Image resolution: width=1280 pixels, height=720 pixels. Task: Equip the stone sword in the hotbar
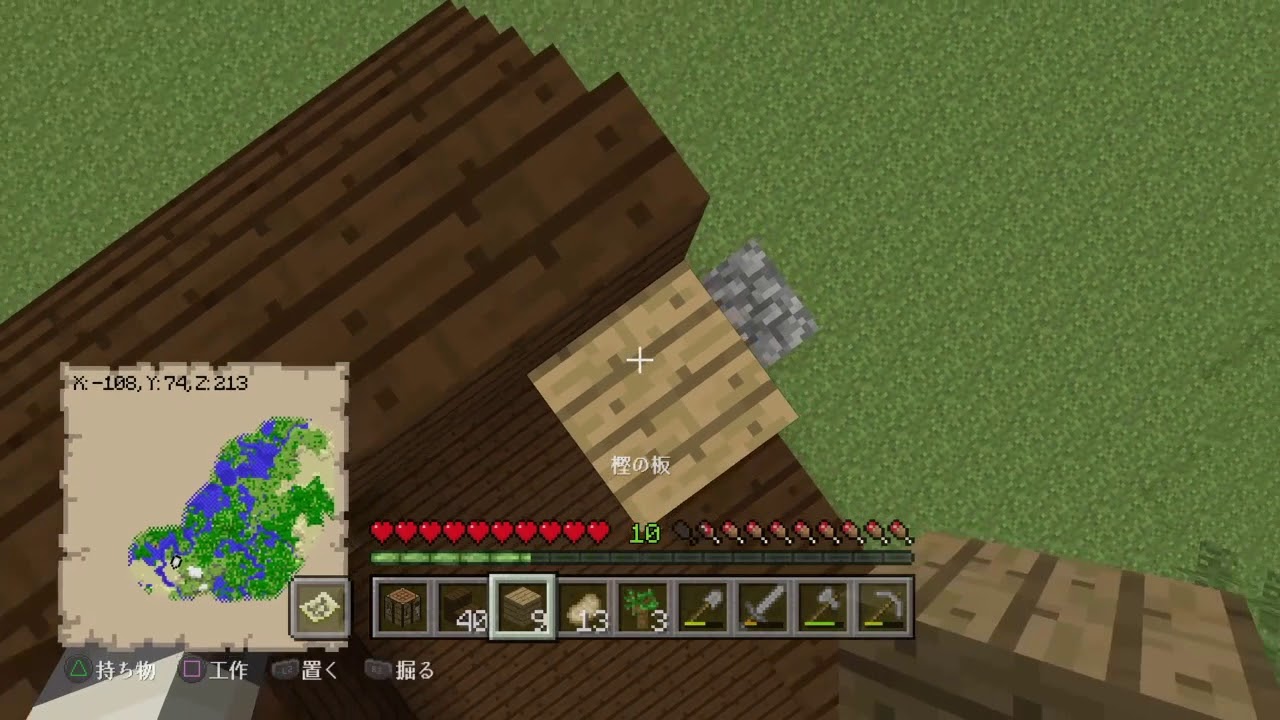[763, 605]
